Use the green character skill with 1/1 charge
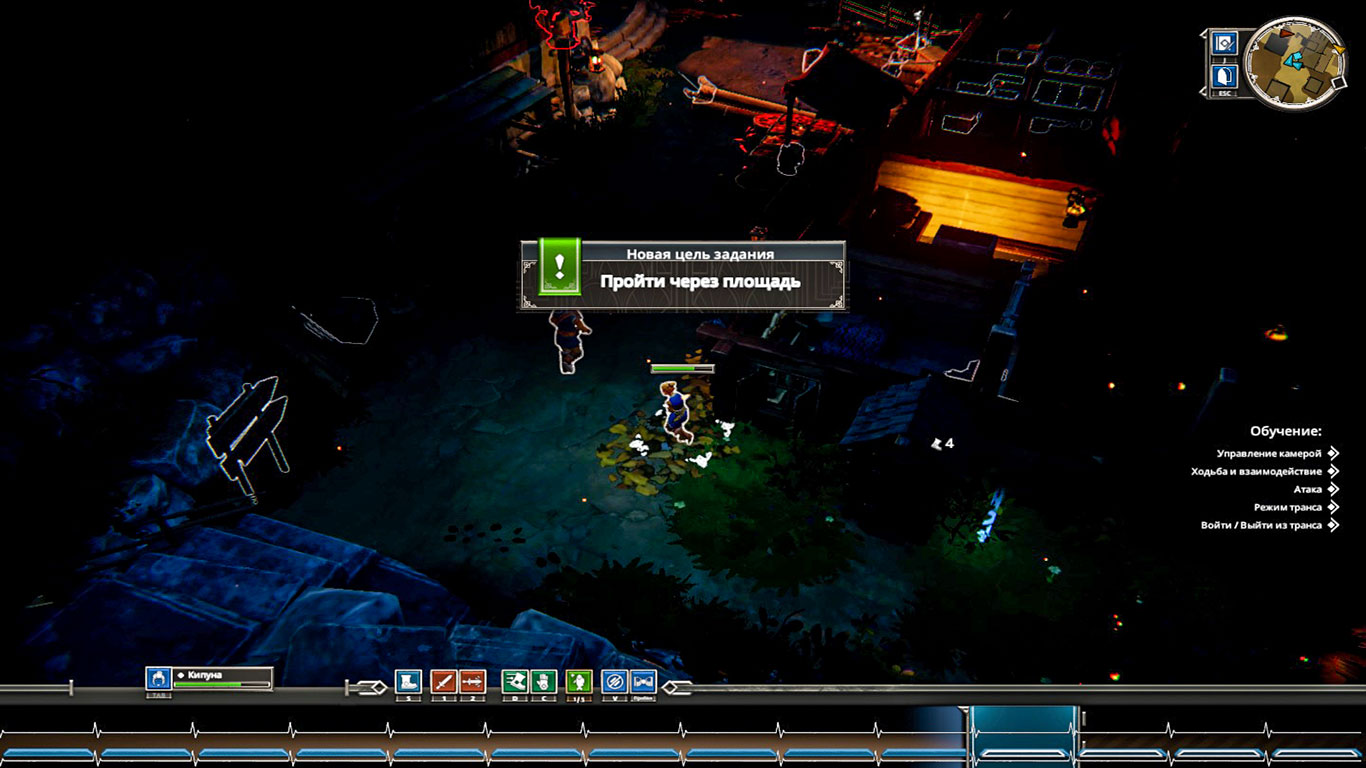This screenshot has width=1366, height=768. [579, 682]
